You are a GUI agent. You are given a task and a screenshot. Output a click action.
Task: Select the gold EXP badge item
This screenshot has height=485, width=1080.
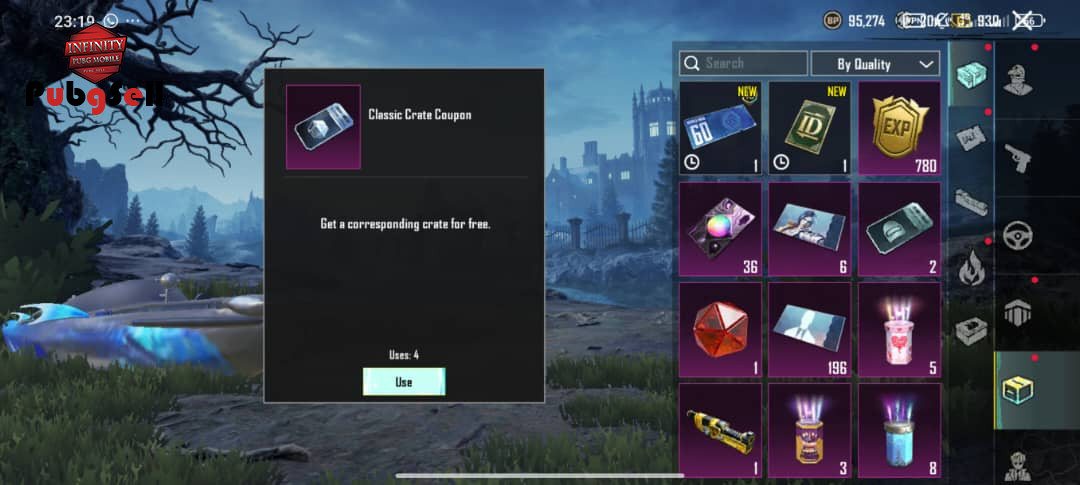point(899,128)
